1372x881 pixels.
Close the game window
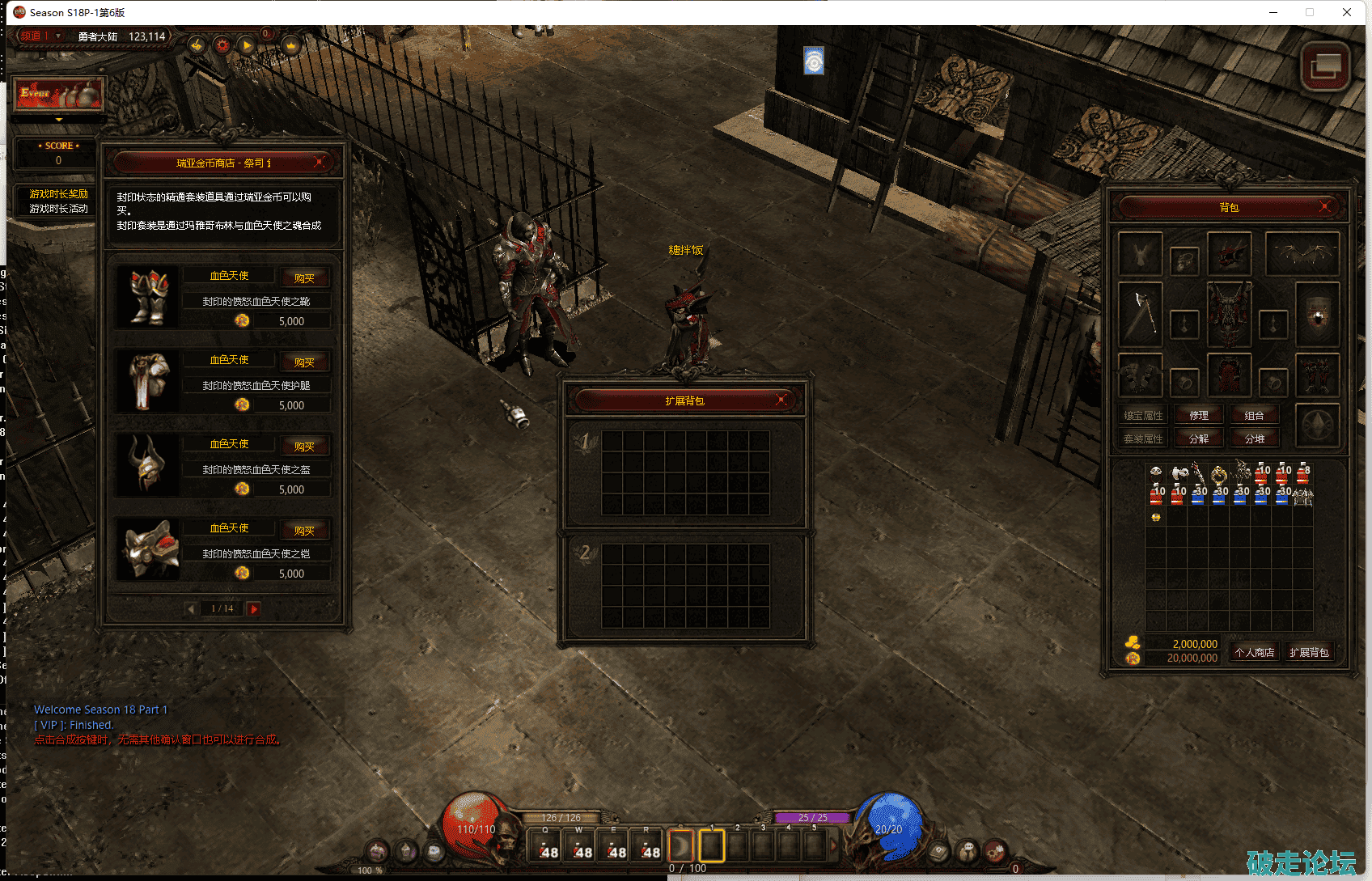point(1347,12)
